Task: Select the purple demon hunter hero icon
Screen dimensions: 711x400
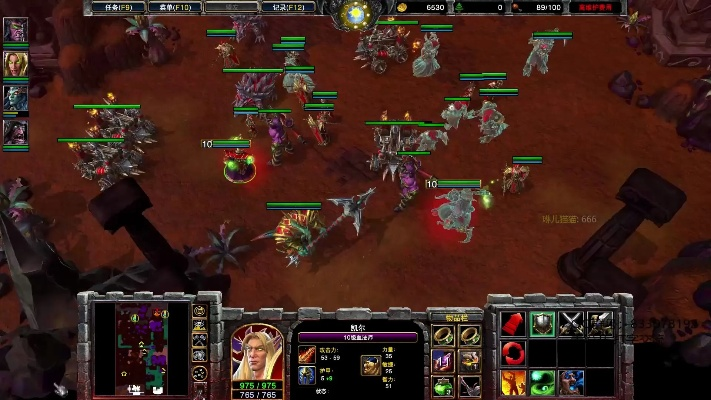Action: (x=15, y=30)
